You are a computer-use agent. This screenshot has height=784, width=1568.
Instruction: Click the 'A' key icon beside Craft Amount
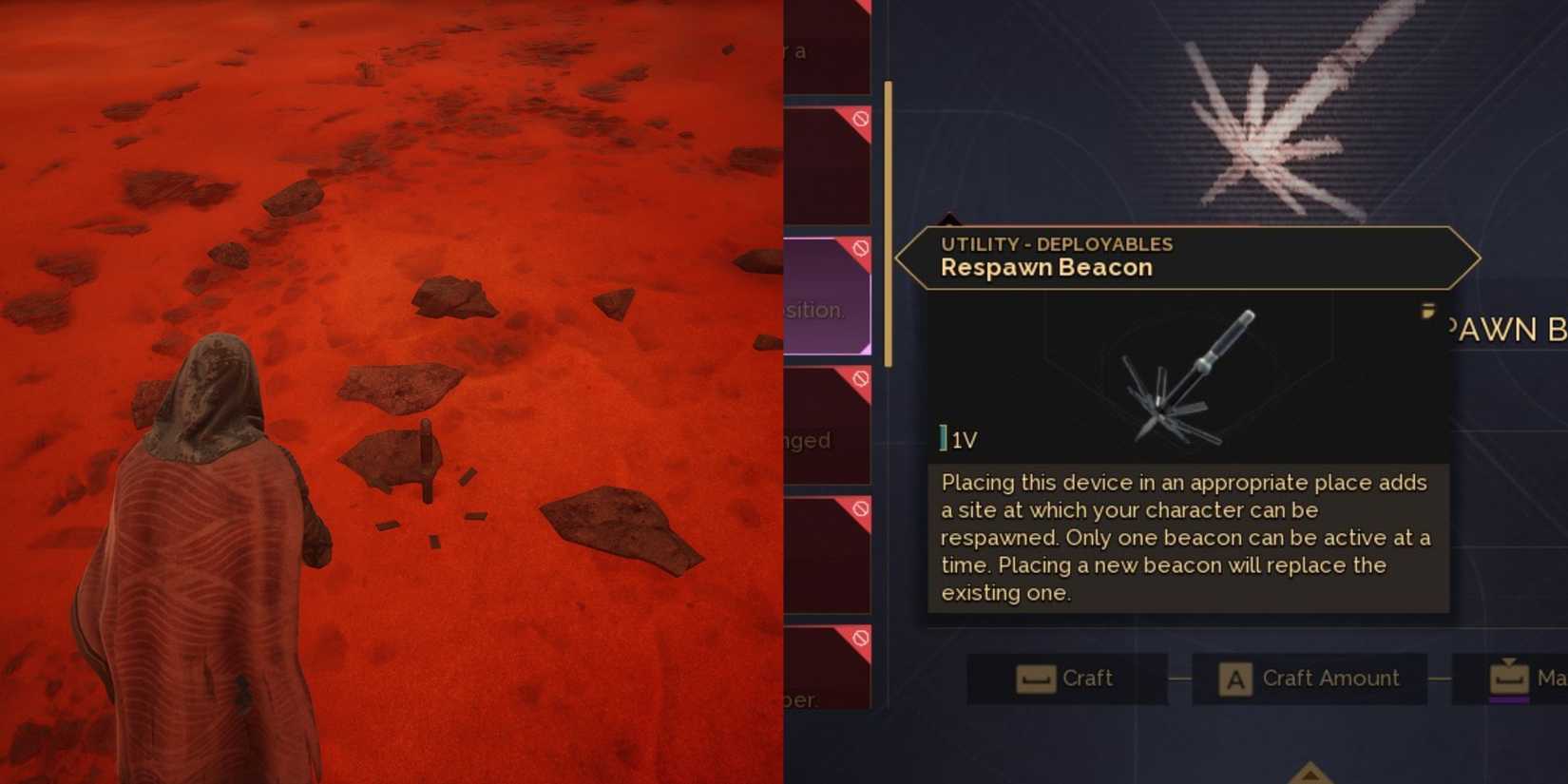tap(1234, 679)
